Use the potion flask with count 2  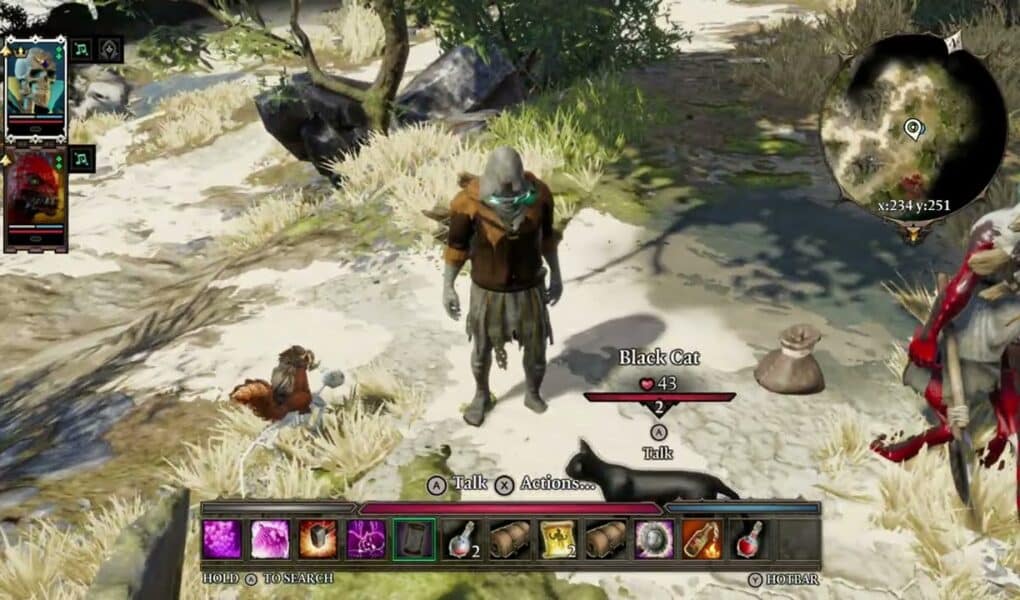click(x=461, y=539)
